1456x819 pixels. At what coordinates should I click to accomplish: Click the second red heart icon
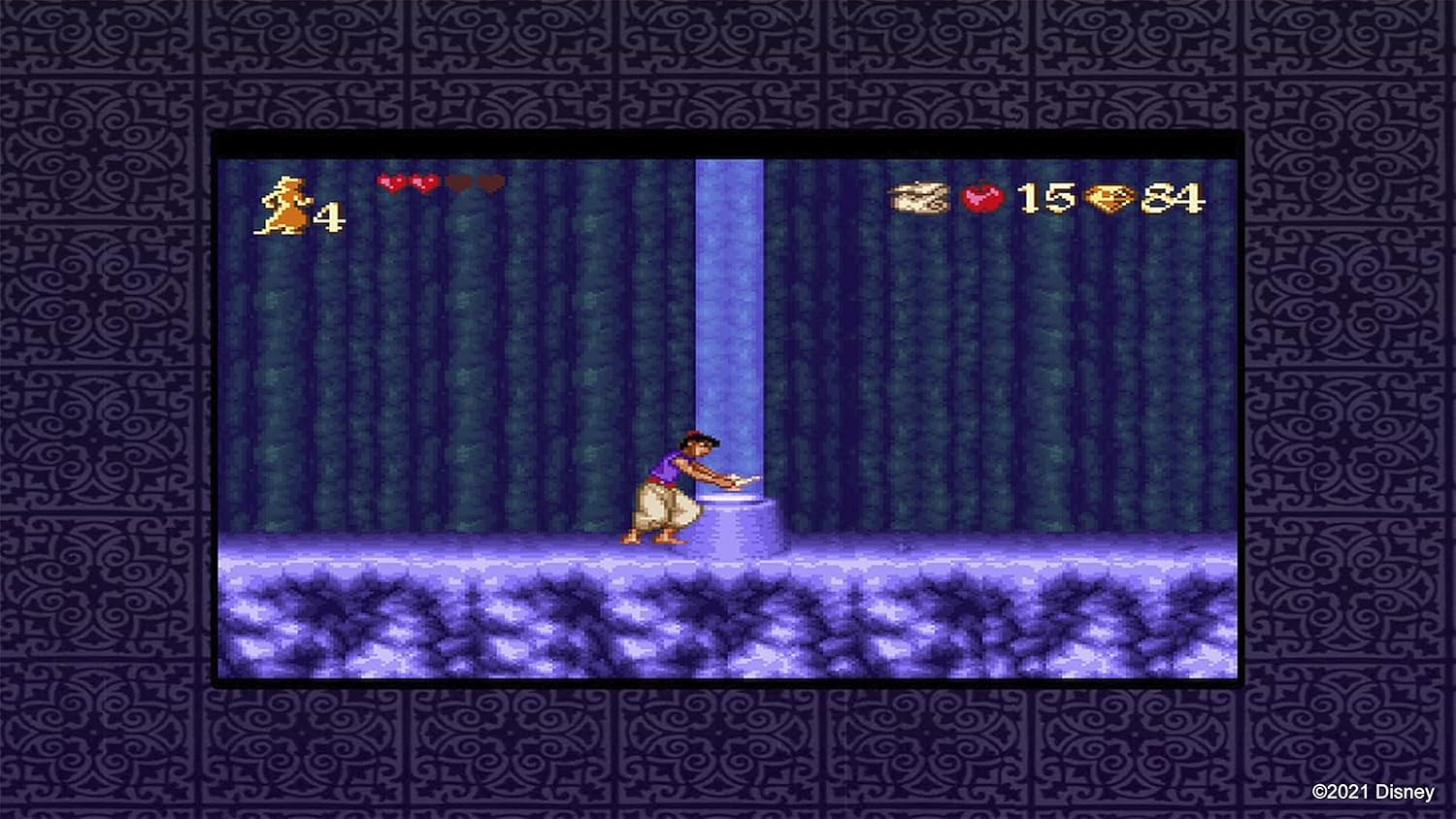[424, 182]
